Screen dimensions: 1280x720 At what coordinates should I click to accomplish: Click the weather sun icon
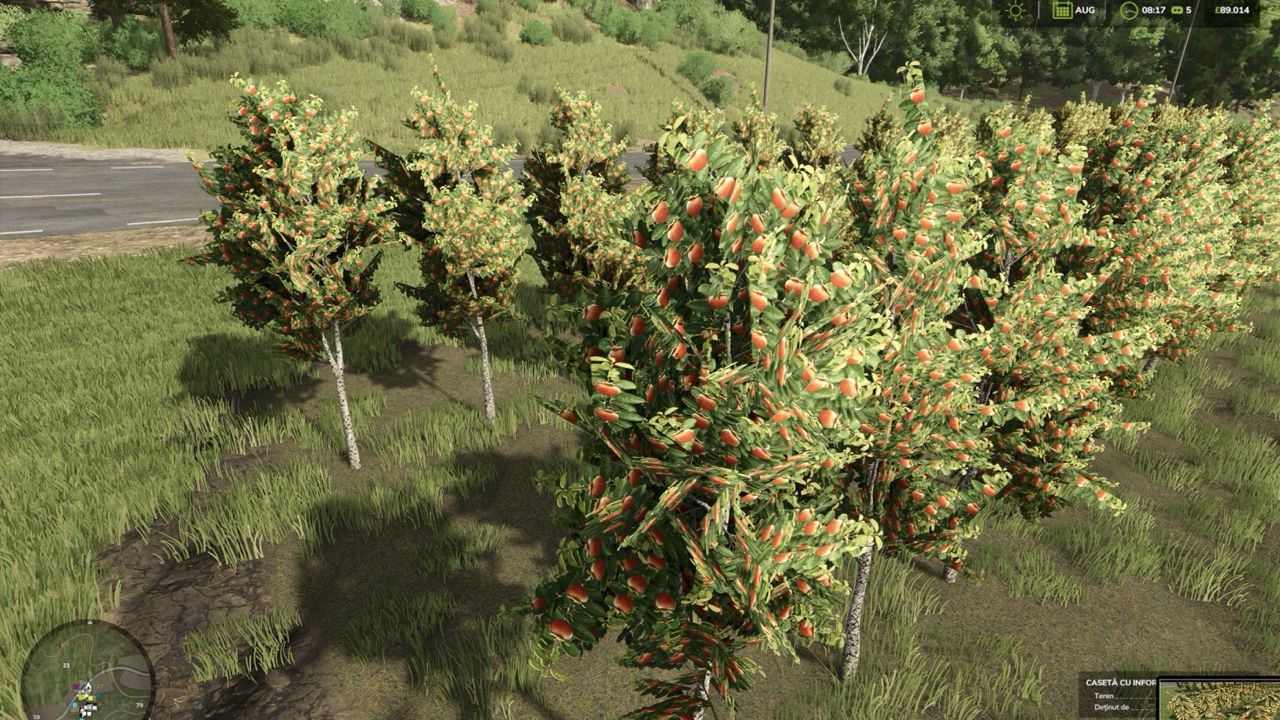1015,10
